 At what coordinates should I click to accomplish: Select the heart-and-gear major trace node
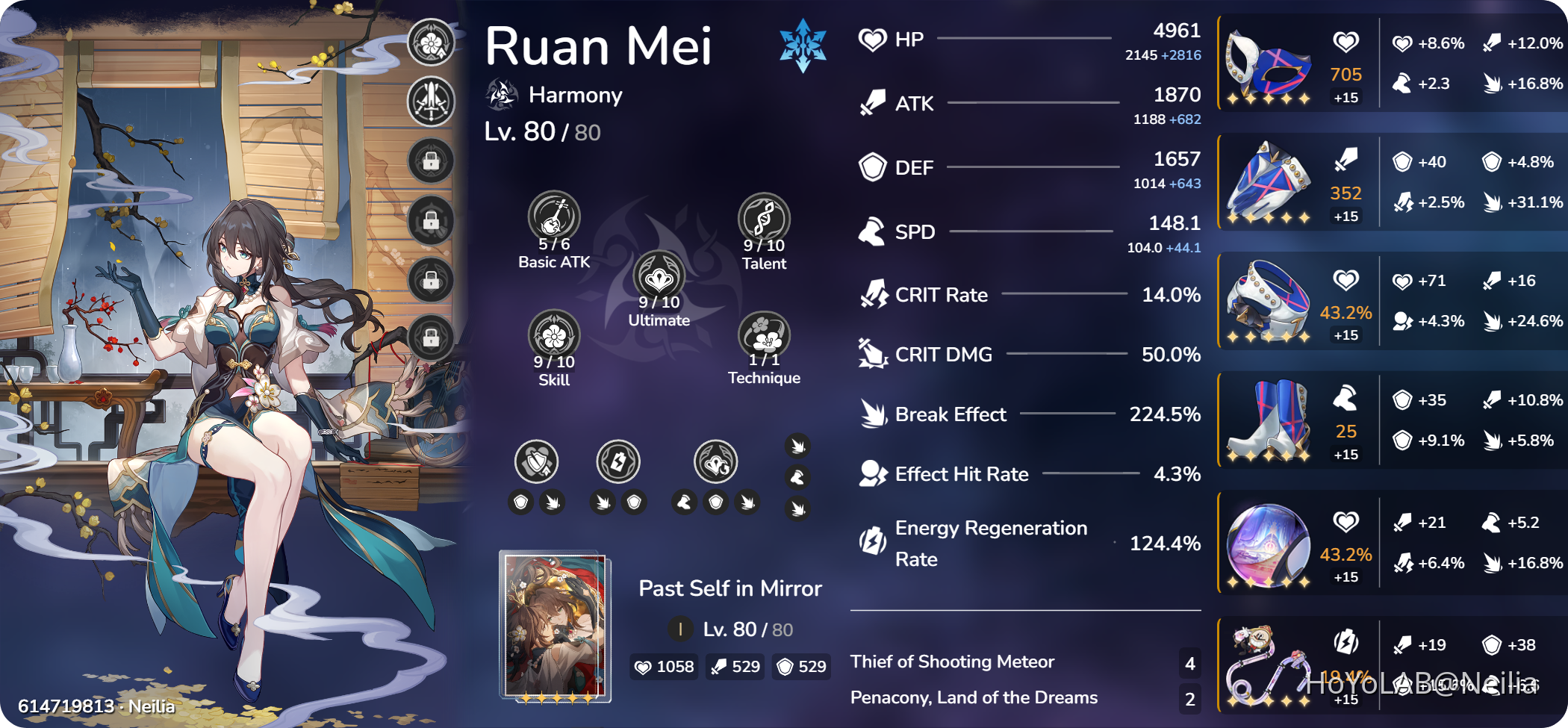click(715, 462)
